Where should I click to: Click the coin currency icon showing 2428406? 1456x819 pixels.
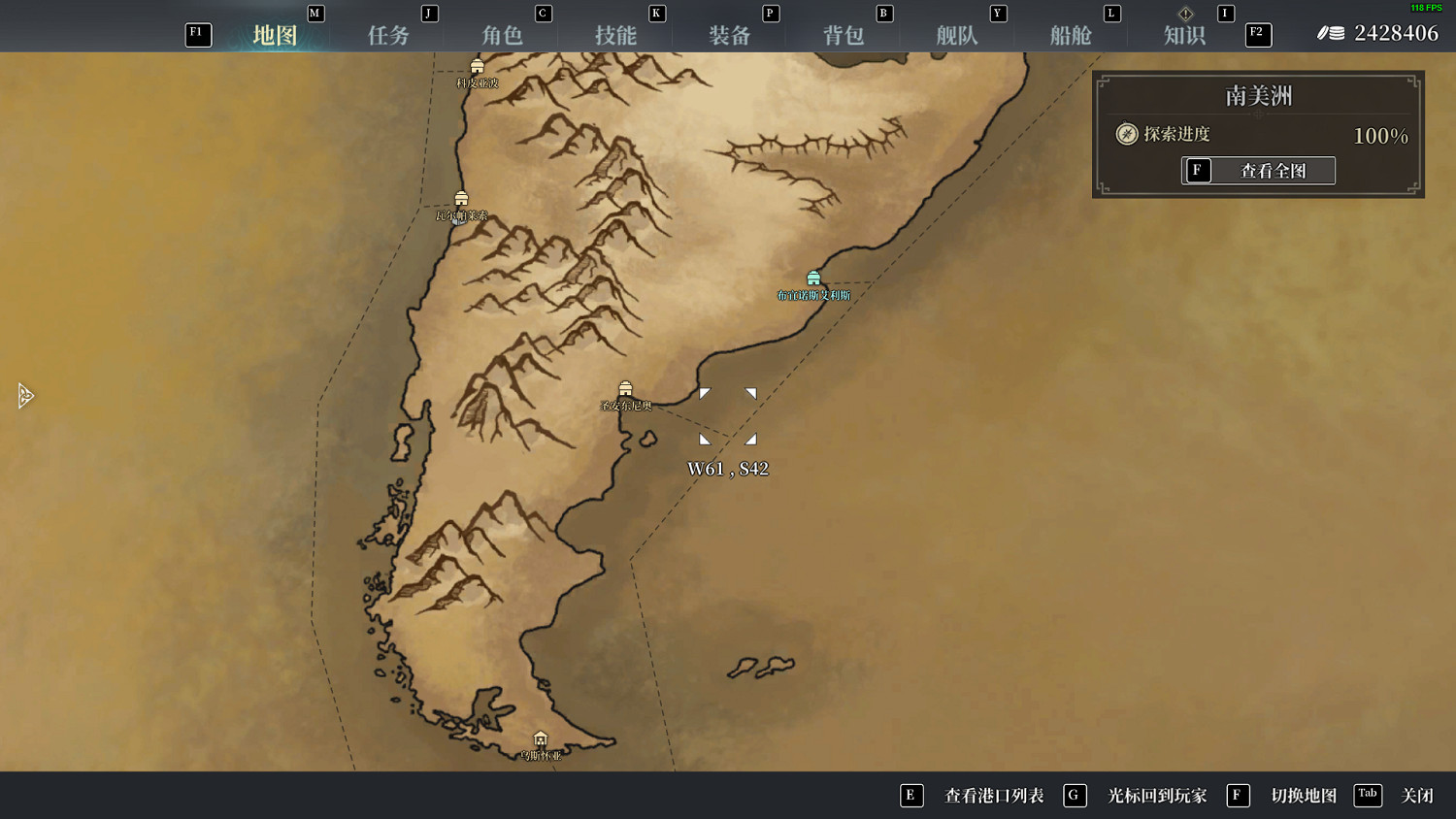[1329, 32]
